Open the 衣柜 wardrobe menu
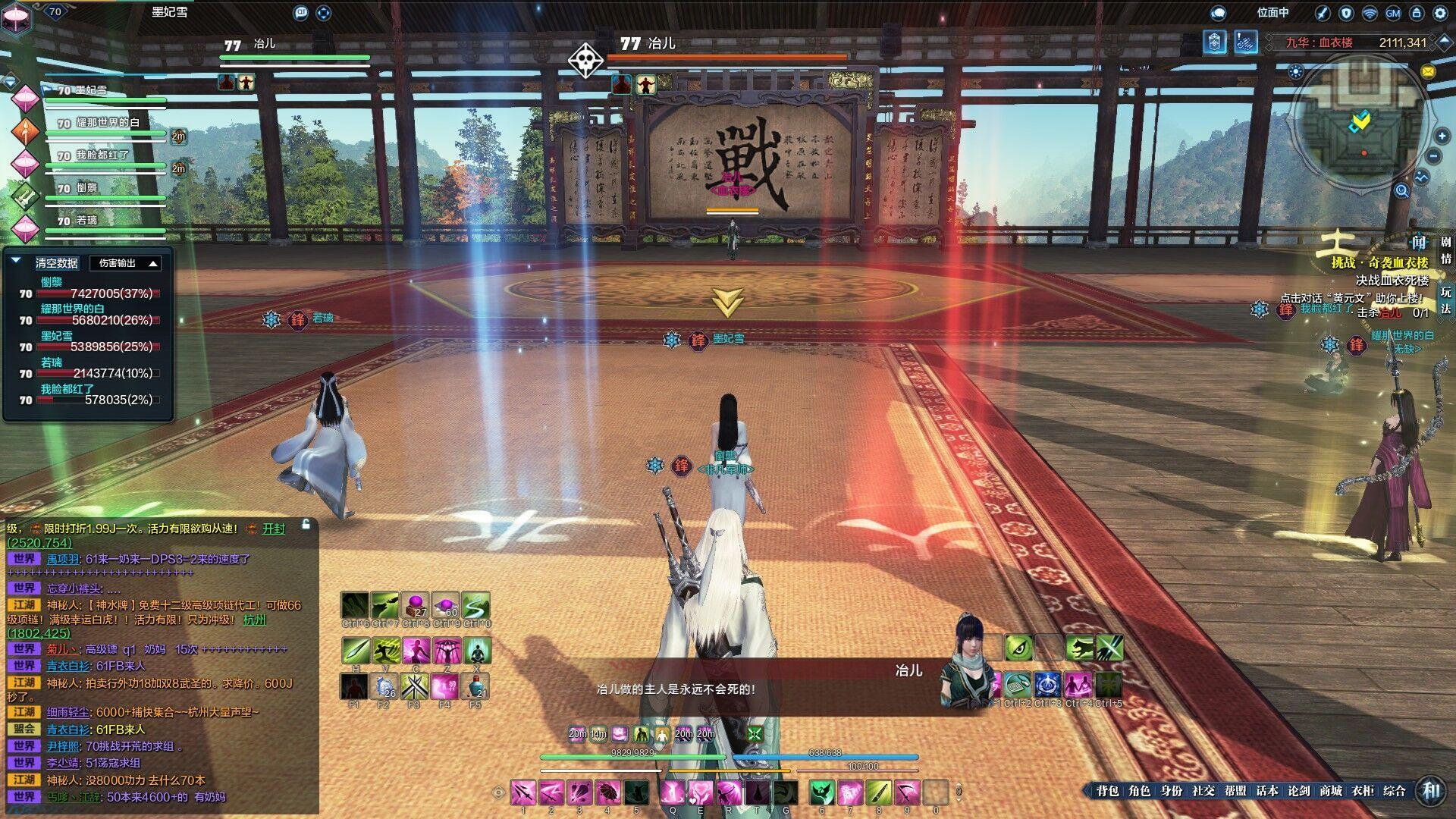This screenshot has width=1456, height=819. tap(1362, 791)
